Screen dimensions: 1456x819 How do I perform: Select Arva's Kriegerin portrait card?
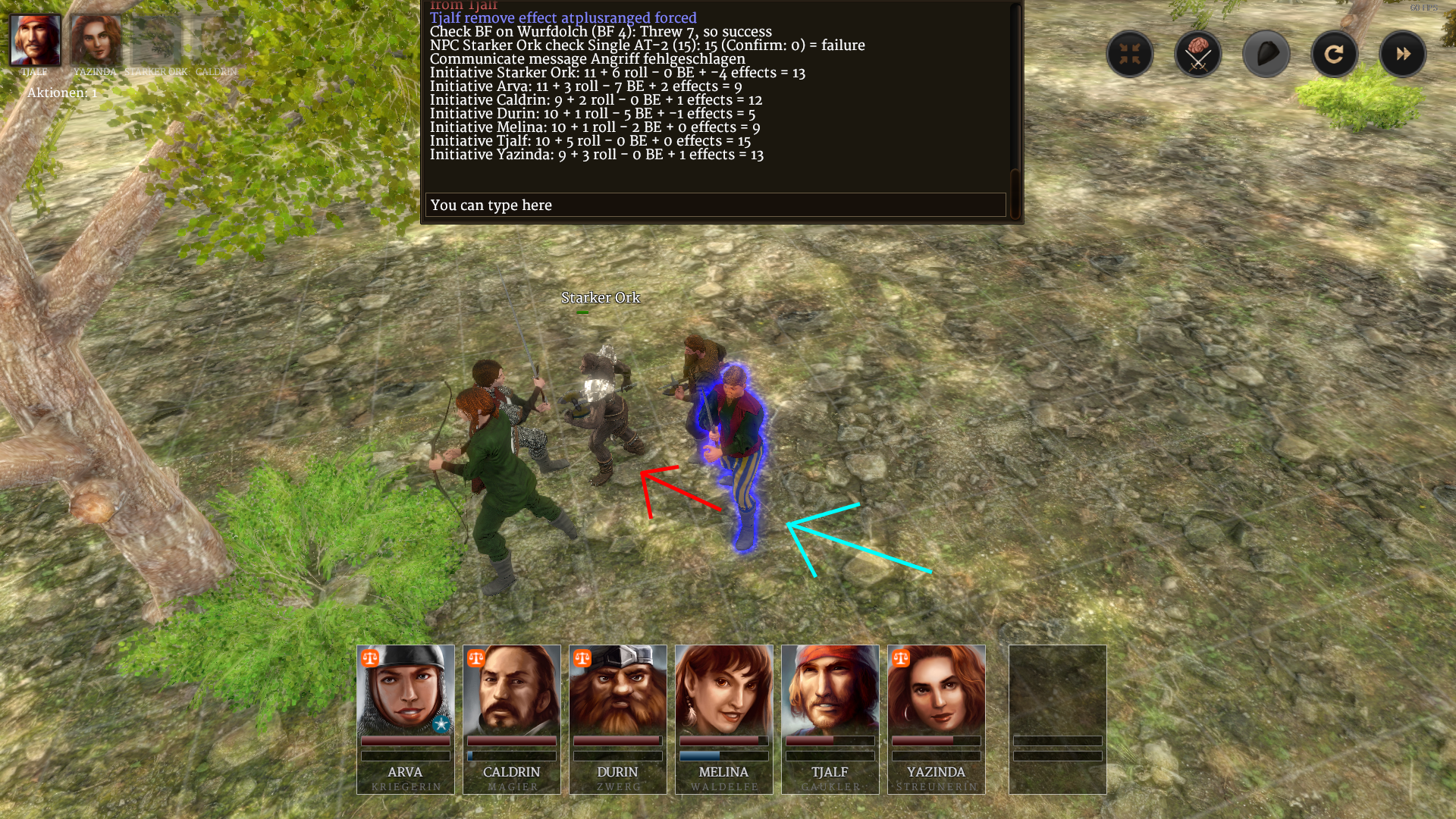pos(406,718)
